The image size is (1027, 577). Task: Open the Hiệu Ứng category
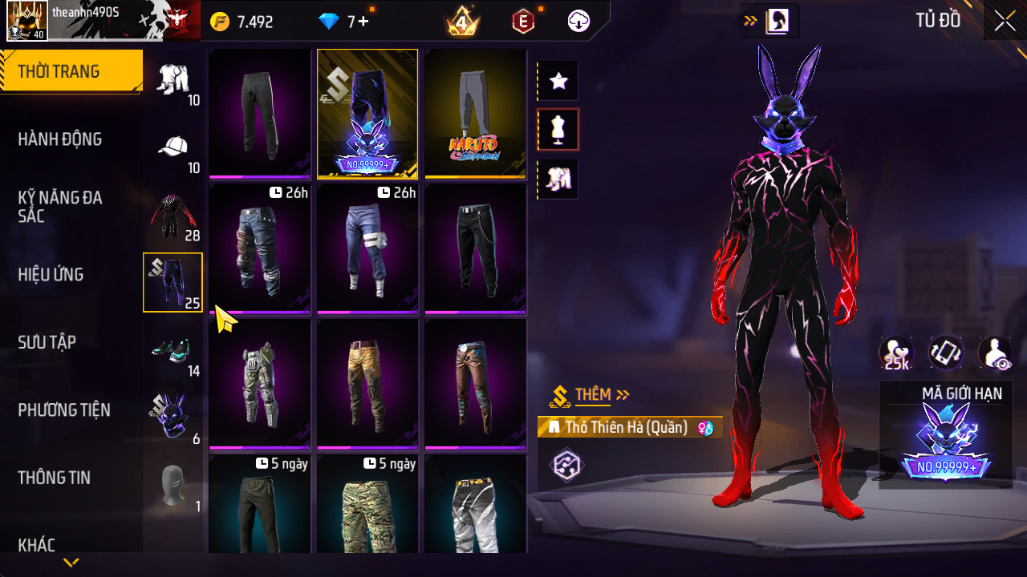(50, 274)
